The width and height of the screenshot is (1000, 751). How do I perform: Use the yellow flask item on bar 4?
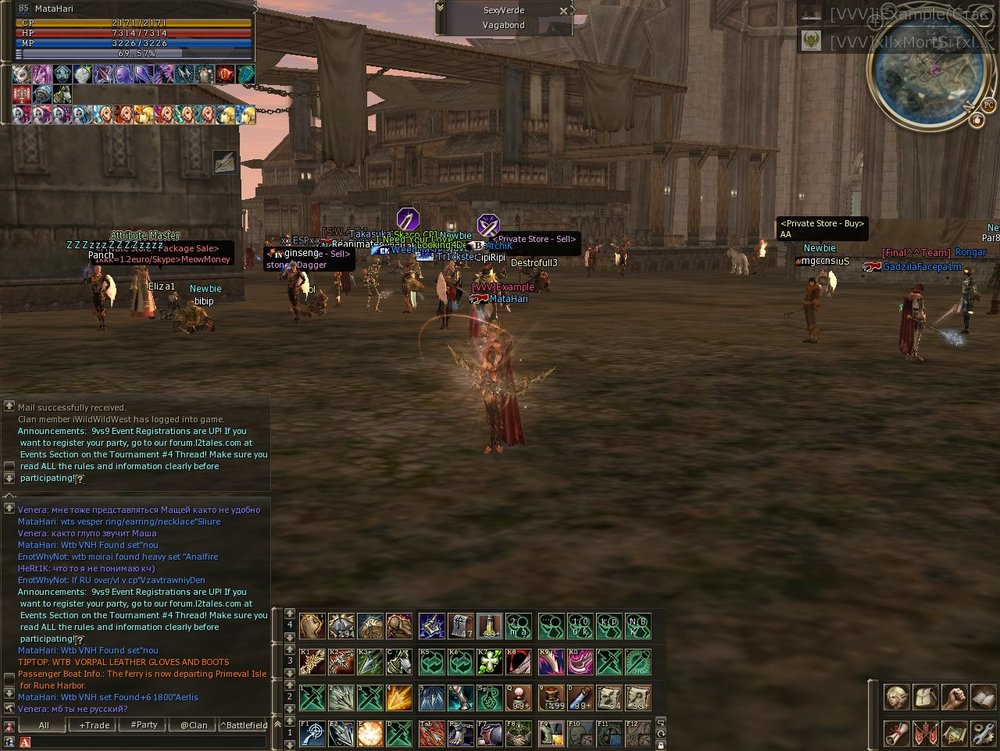click(489, 627)
